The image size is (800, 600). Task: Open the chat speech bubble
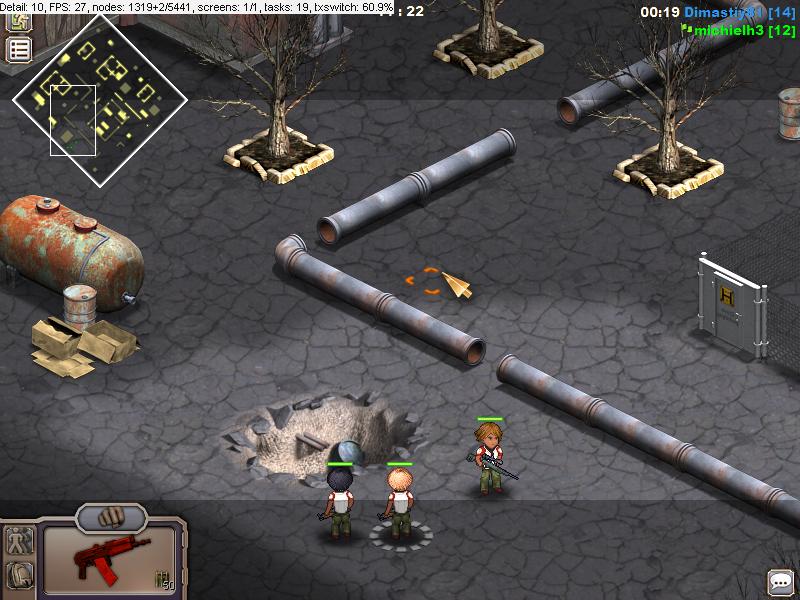click(x=779, y=581)
